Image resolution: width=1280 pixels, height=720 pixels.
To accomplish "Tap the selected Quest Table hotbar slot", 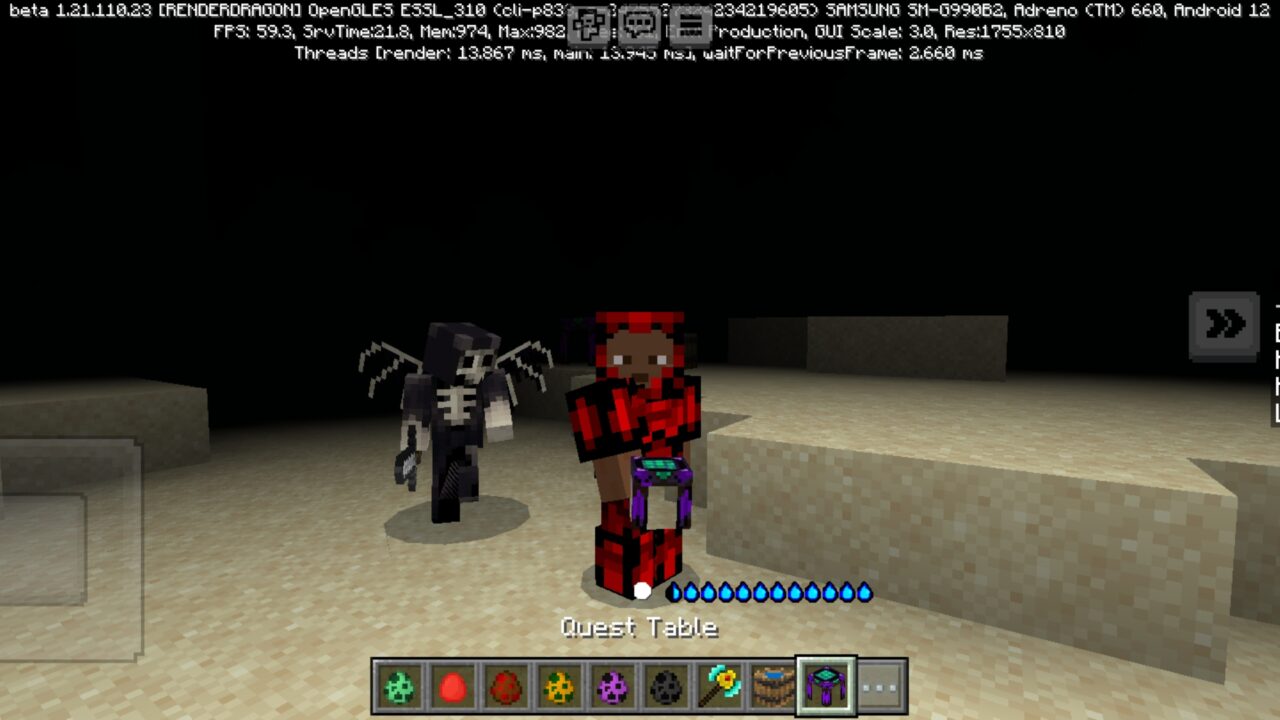I will pos(825,685).
